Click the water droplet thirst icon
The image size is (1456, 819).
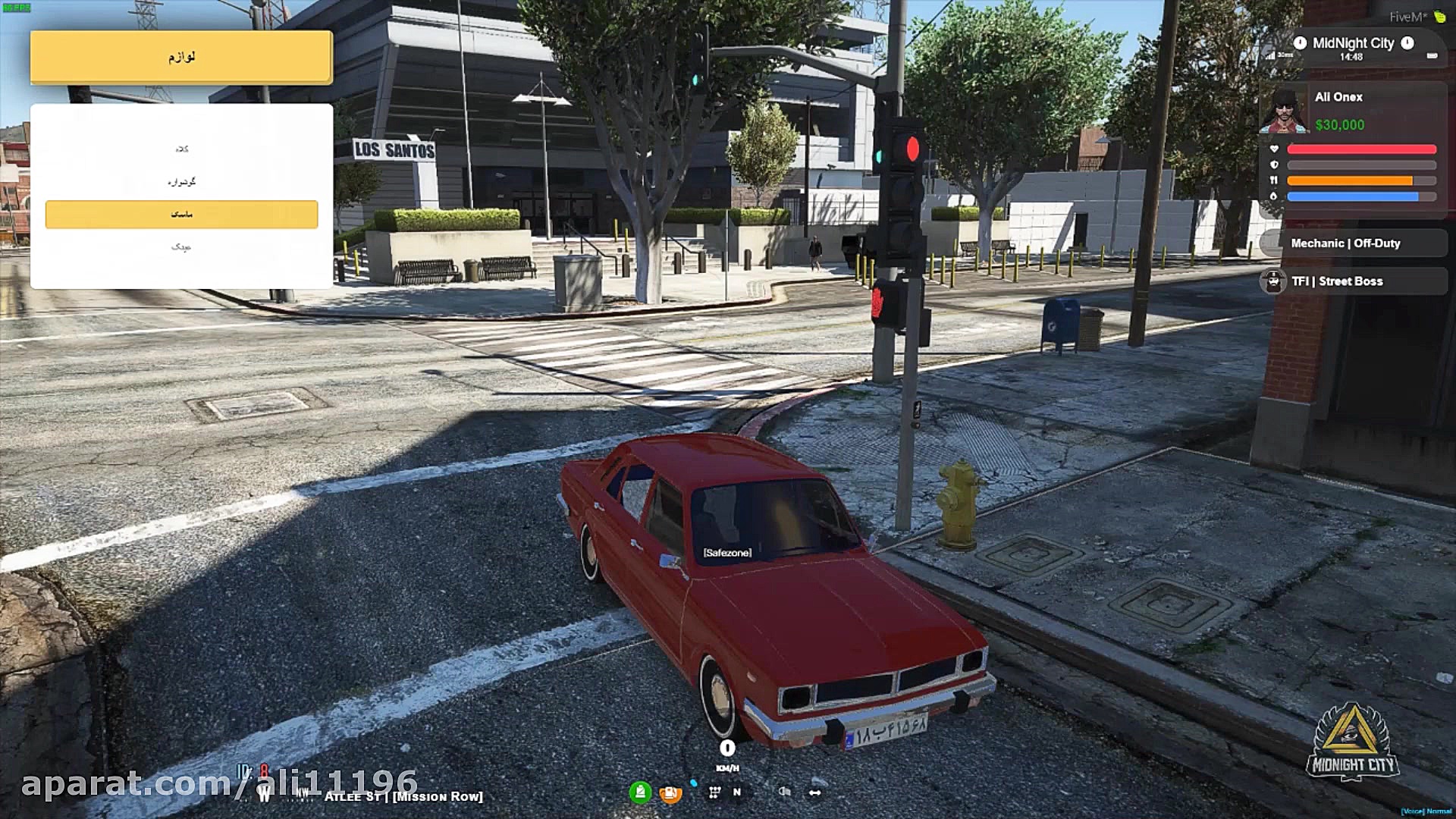pyautogui.click(x=1274, y=196)
